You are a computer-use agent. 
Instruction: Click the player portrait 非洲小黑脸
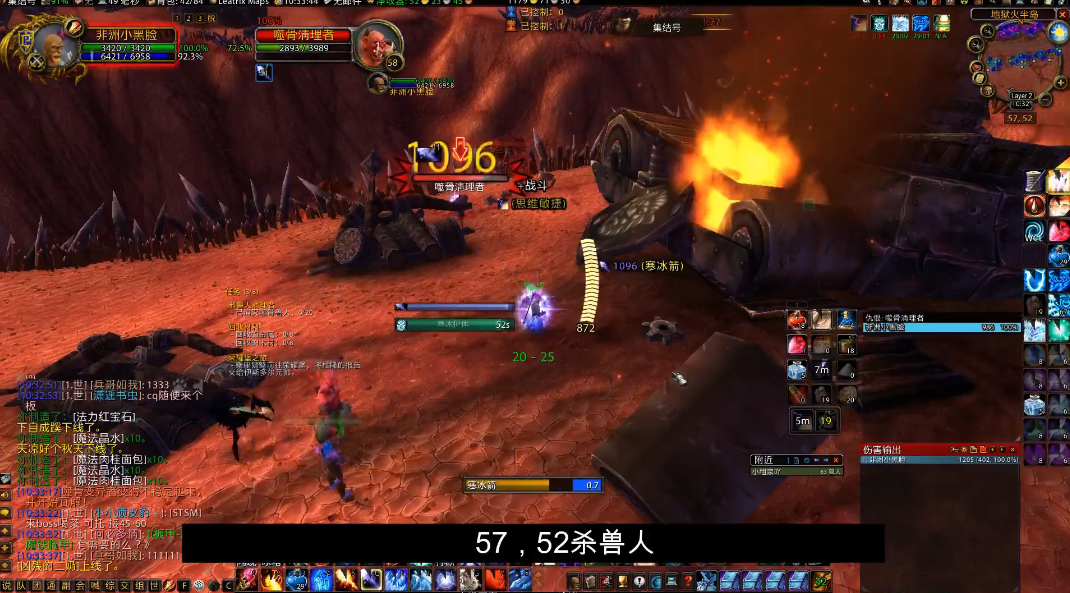(55, 46)
